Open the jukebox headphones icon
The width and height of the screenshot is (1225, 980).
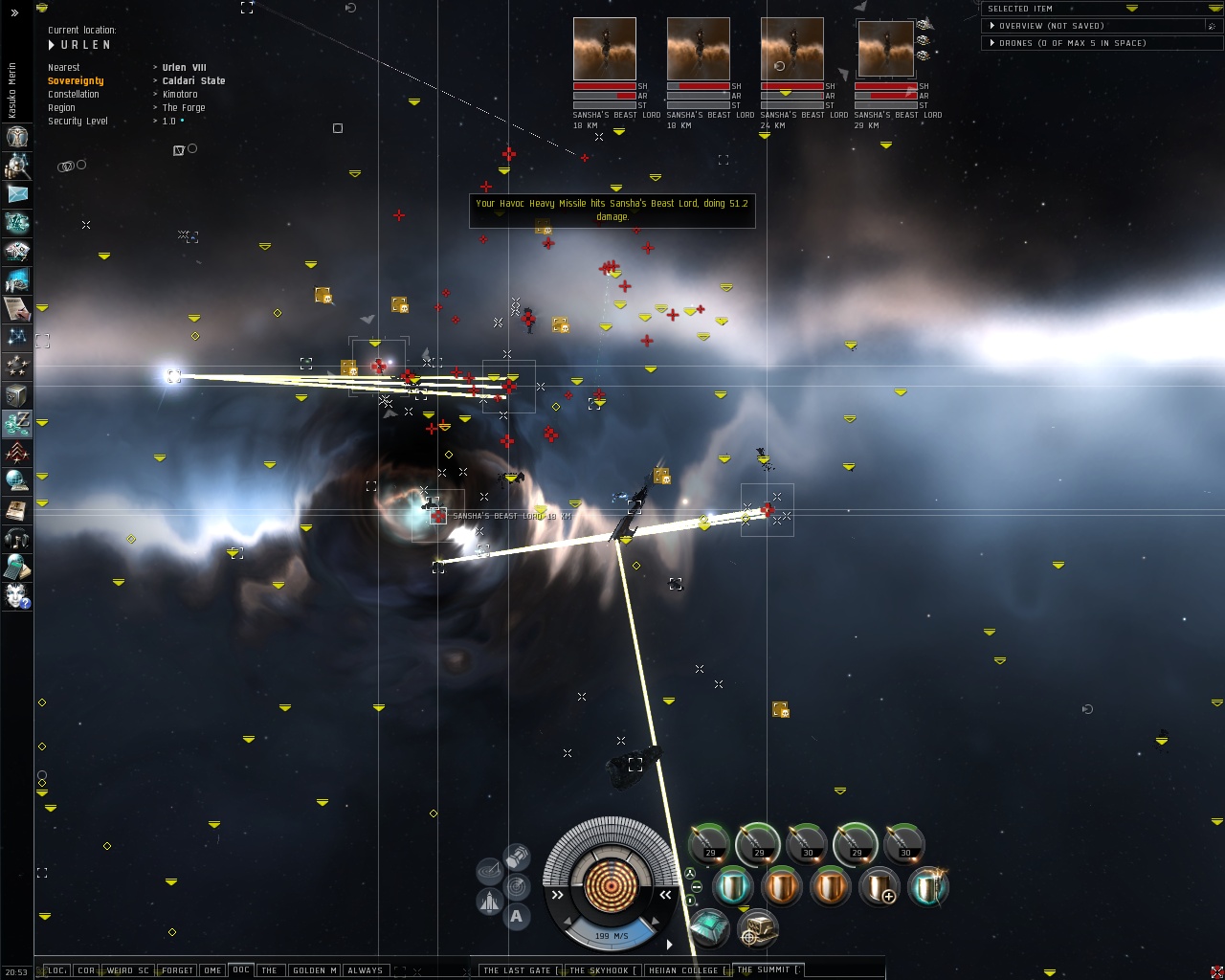17,539
